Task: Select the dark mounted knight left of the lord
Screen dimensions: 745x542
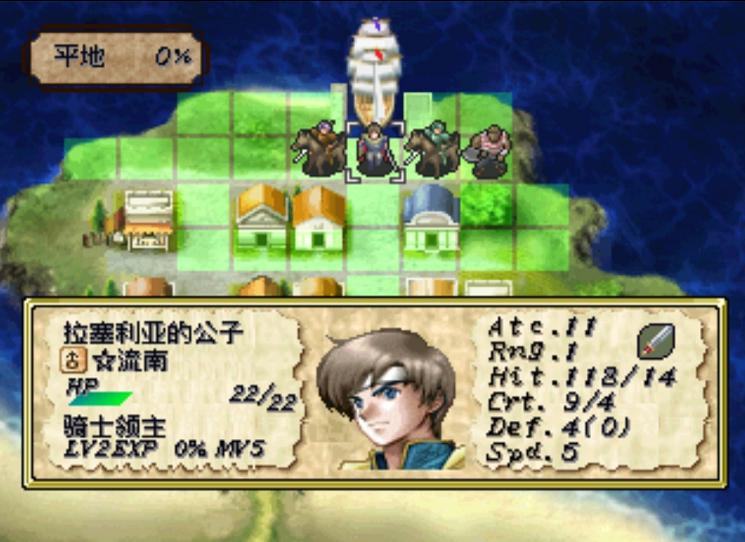Action: [x=319, y=150]
